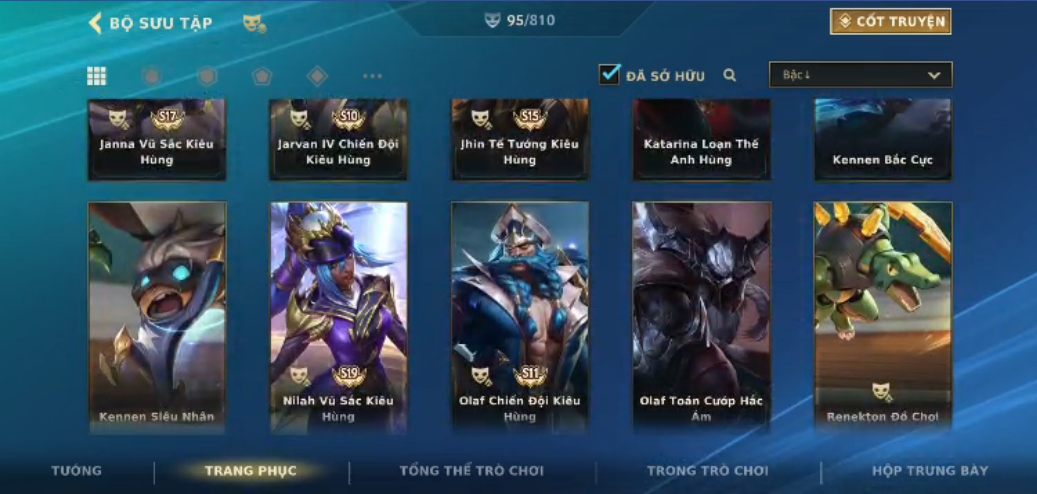
Task: Toggle the Đã Sở Hữu checkbox
Action: click(x=610, y=75)
